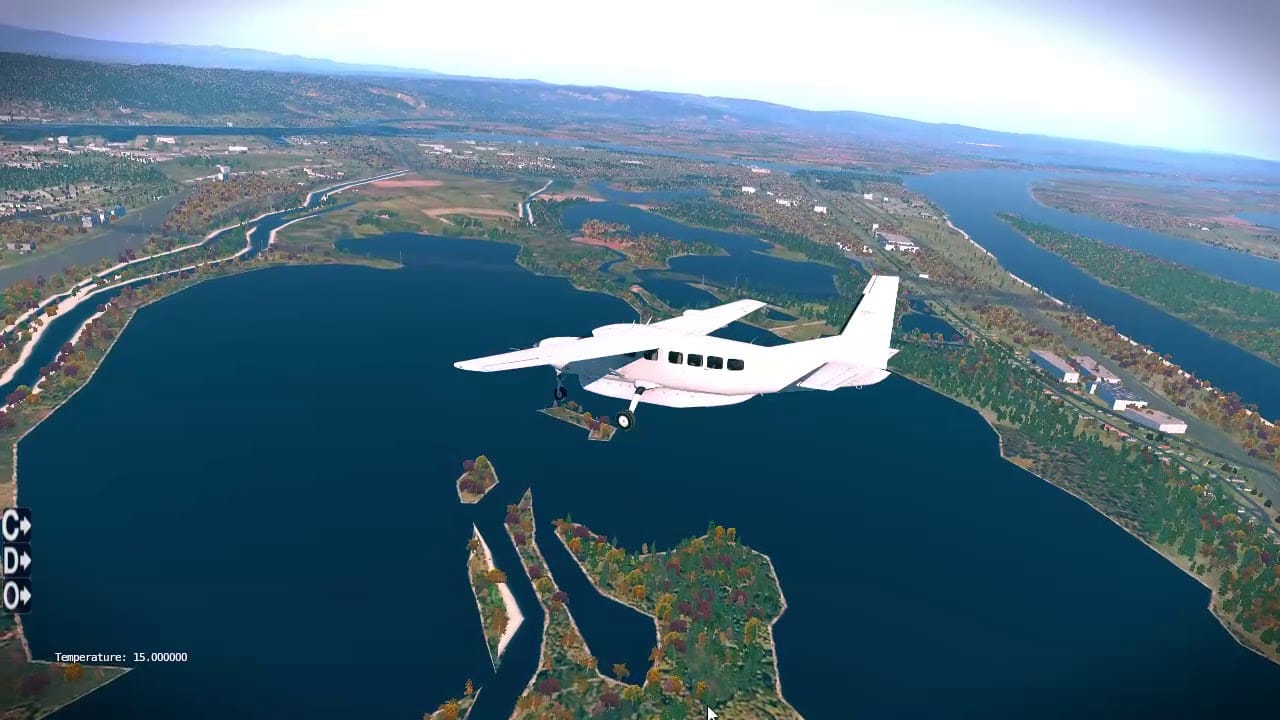Open the C arrow side panel

tap(16, 525)
